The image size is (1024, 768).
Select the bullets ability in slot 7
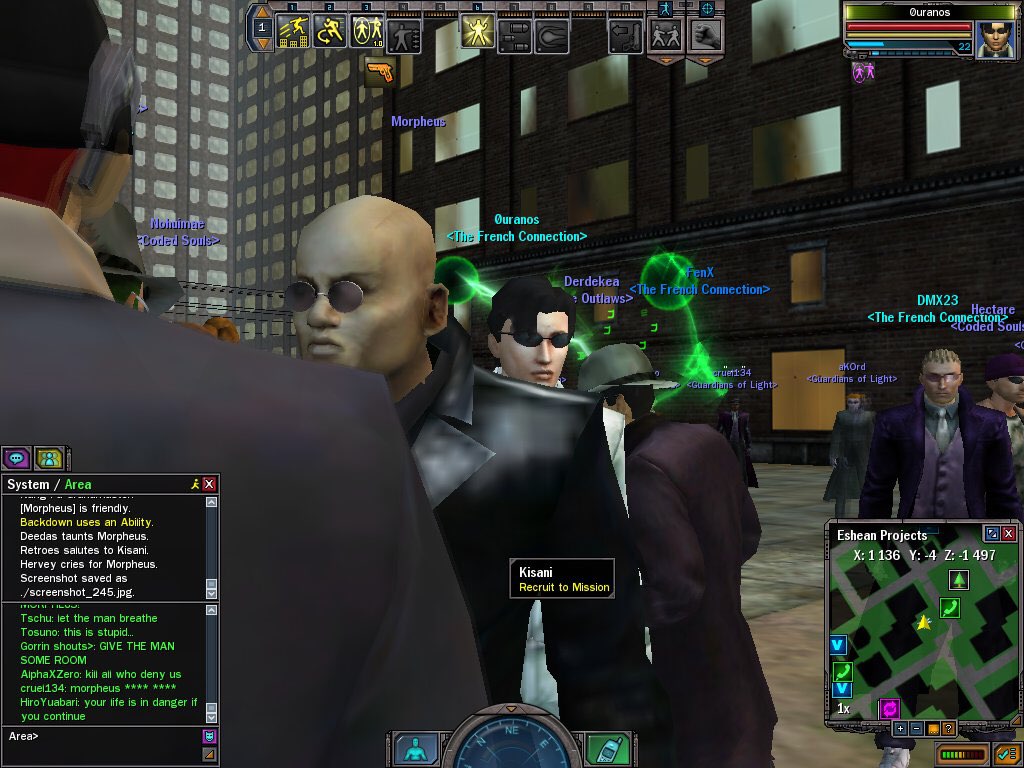[x=514, y=36]
